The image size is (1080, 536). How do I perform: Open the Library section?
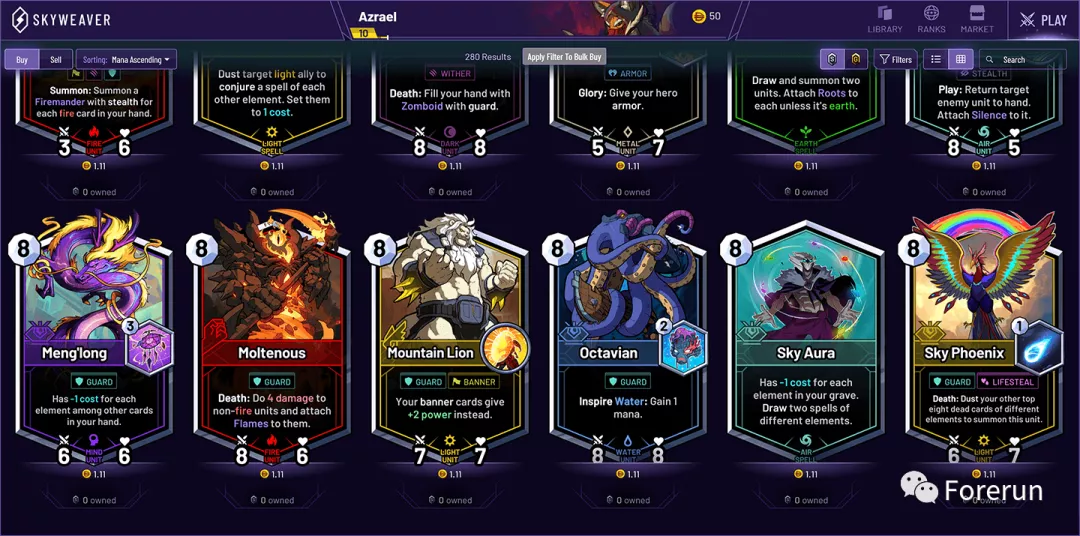[884, 19]
